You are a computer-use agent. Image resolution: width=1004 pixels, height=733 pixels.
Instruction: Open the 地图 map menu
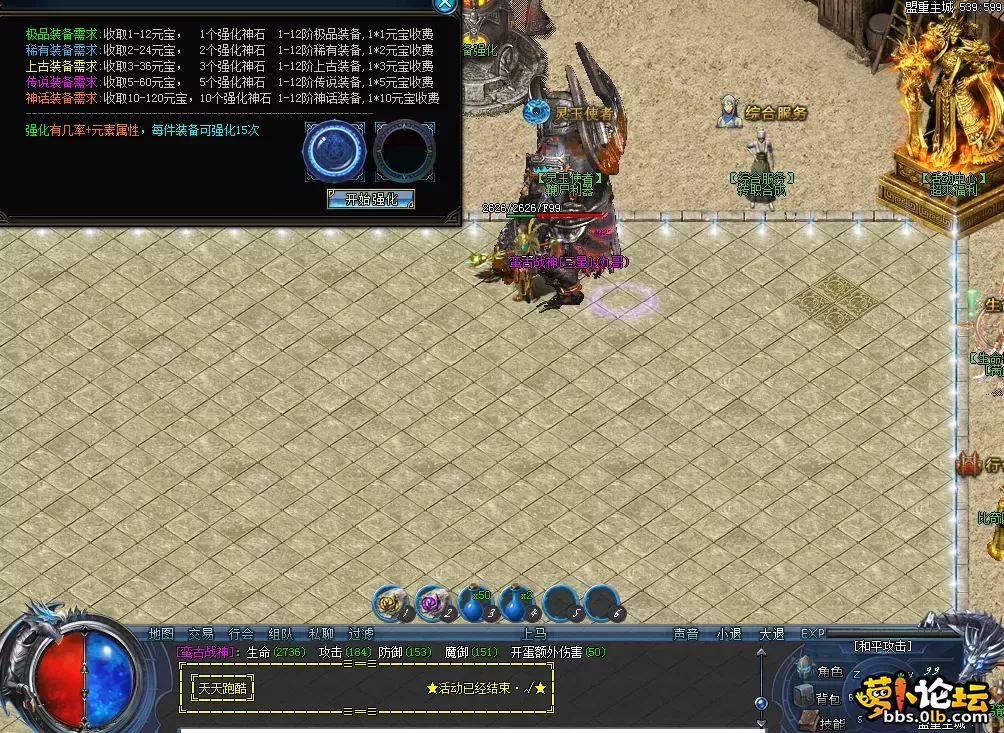[161, 633]
